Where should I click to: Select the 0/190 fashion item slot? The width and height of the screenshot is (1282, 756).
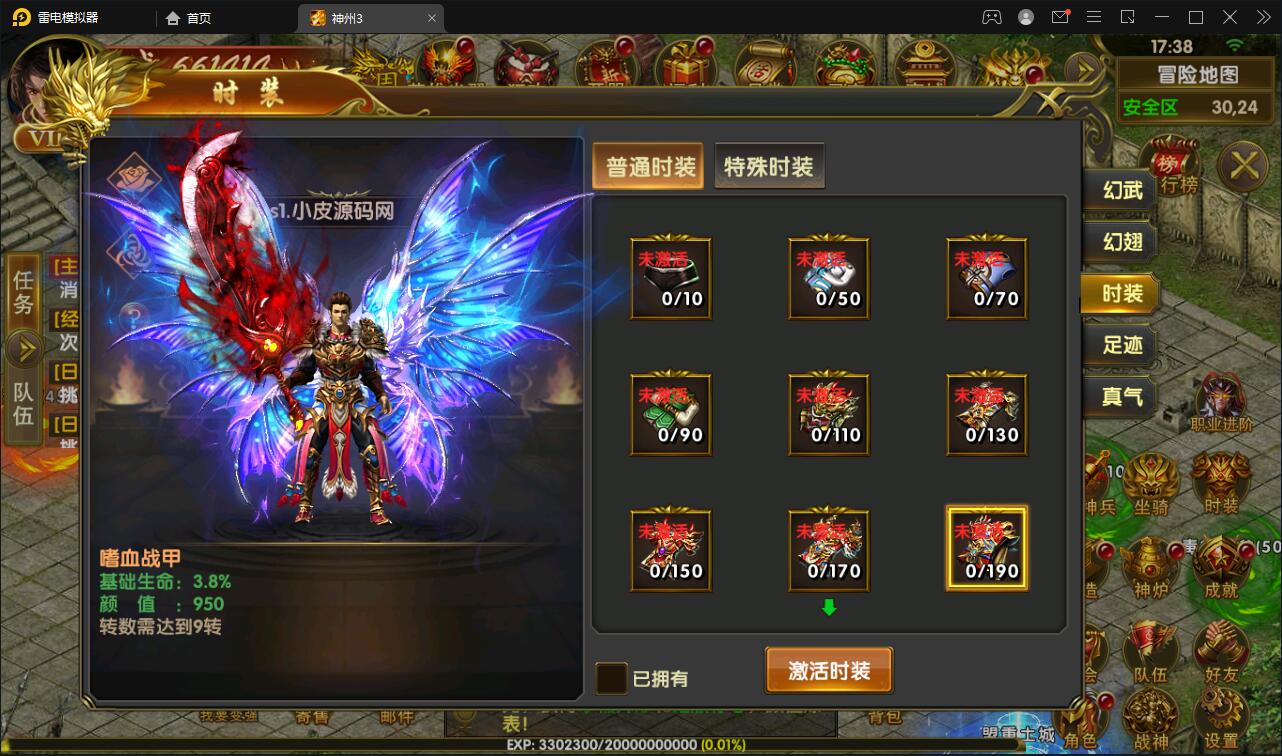pyautogui.click(x=987, y=547)
